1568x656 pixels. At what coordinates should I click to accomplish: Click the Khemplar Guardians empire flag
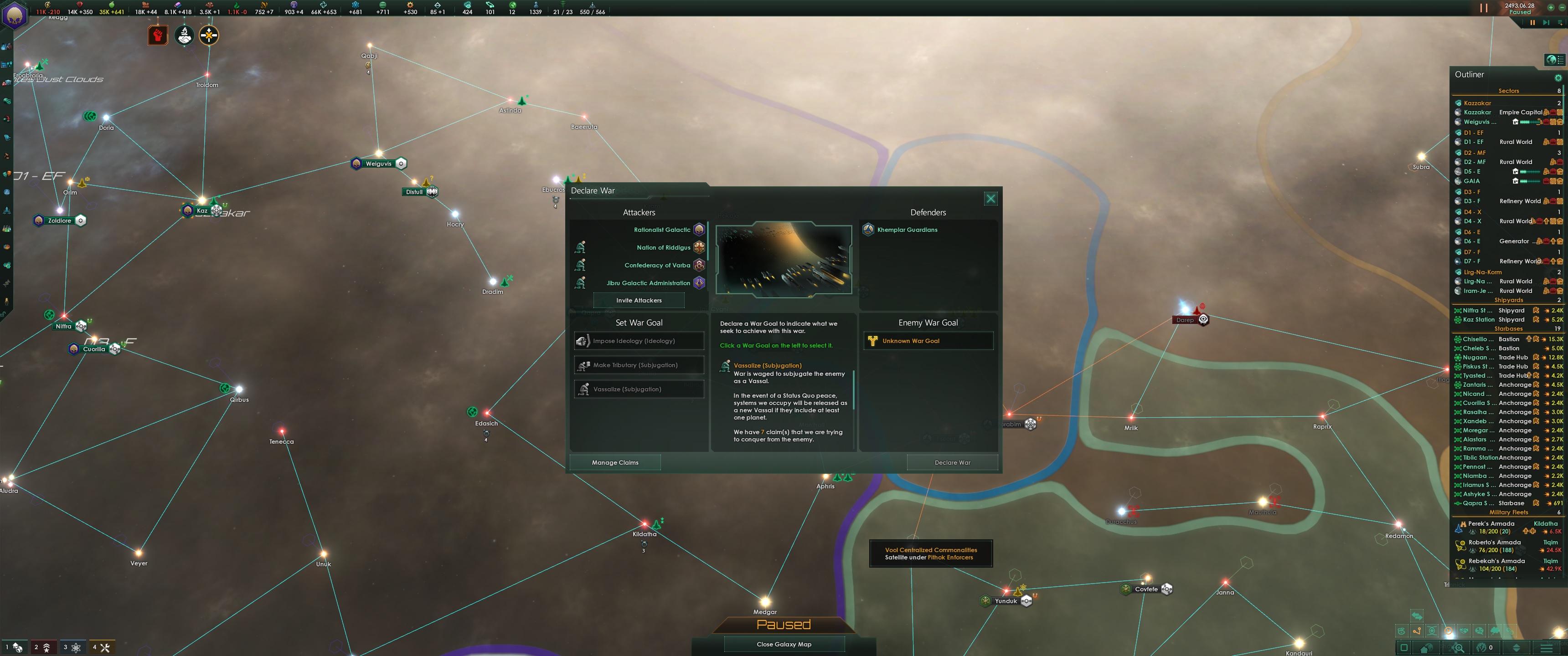click(x=868, y=230)
